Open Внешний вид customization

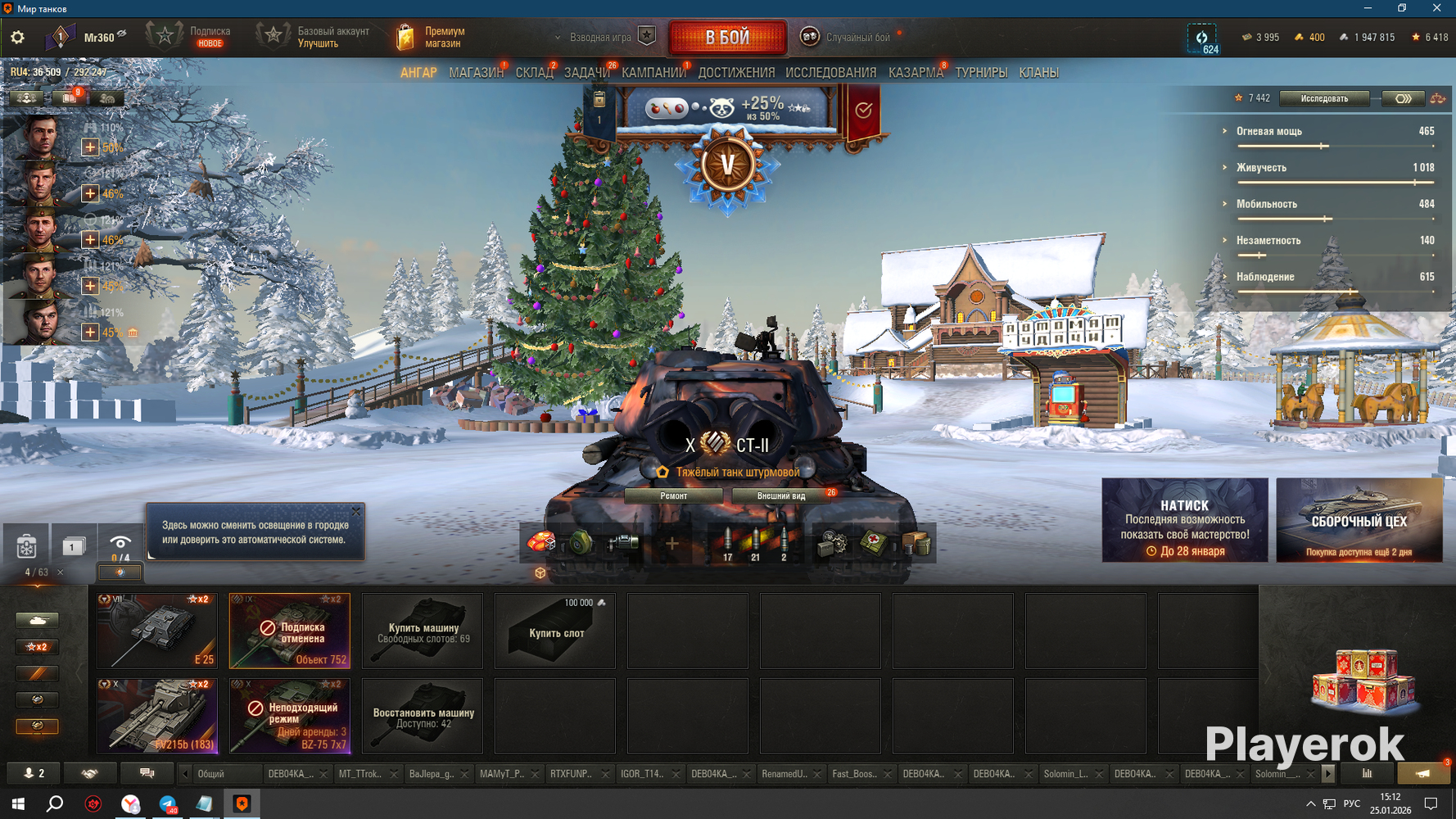(x=781, y=495)
